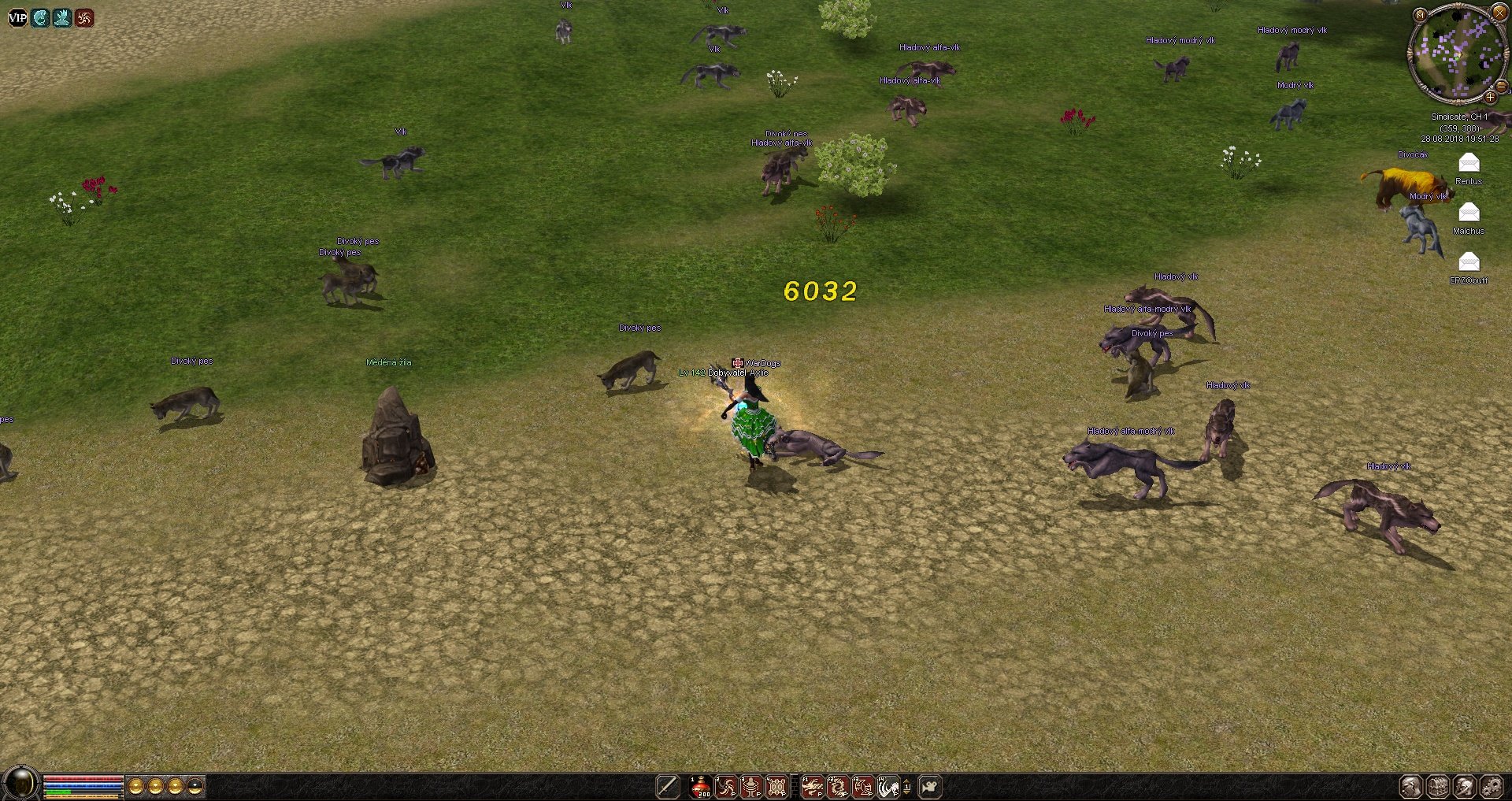The width and height of the screenshot is (1512, 801).
Task: Read the whisper from Malchus
Action: [1469, 213]
